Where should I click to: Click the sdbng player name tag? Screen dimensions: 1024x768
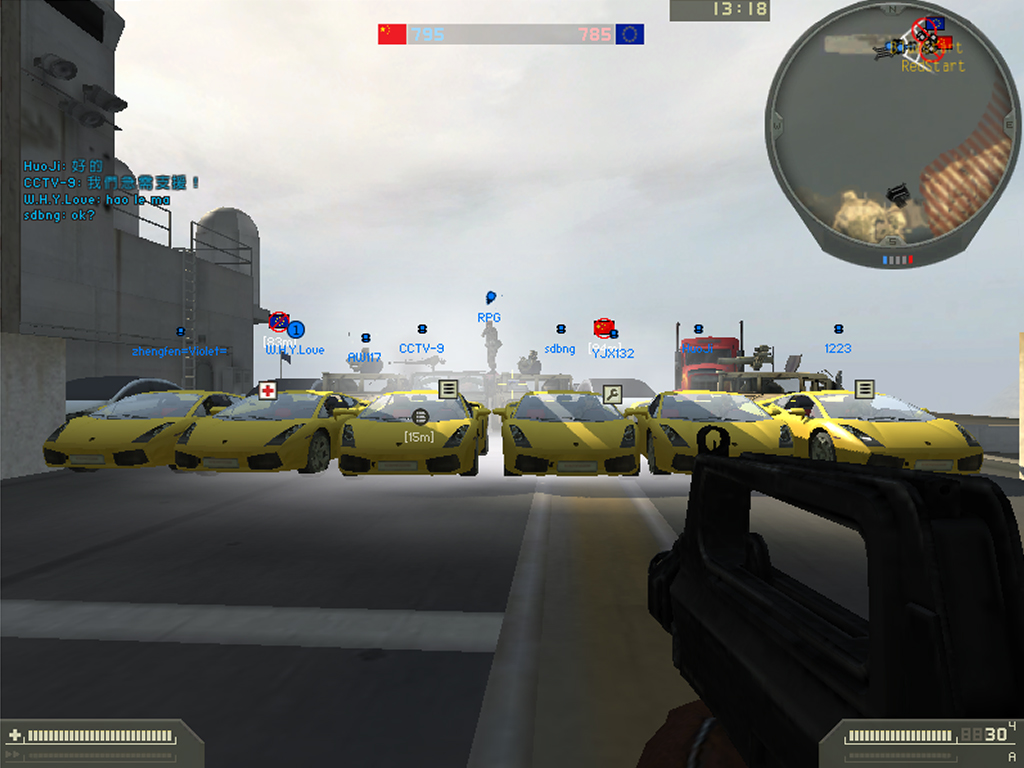[560, 349]
